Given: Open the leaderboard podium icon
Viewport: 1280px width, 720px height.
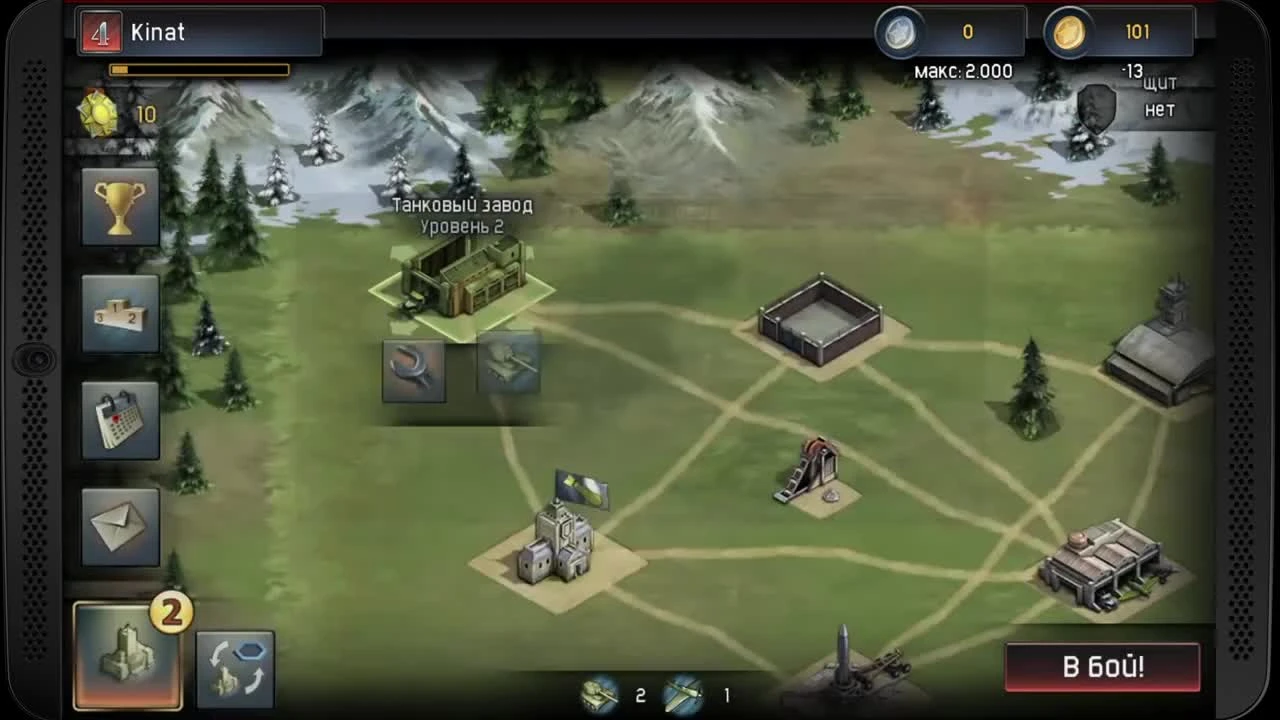Looking at the screenshot, I should (x=119, y=313).
